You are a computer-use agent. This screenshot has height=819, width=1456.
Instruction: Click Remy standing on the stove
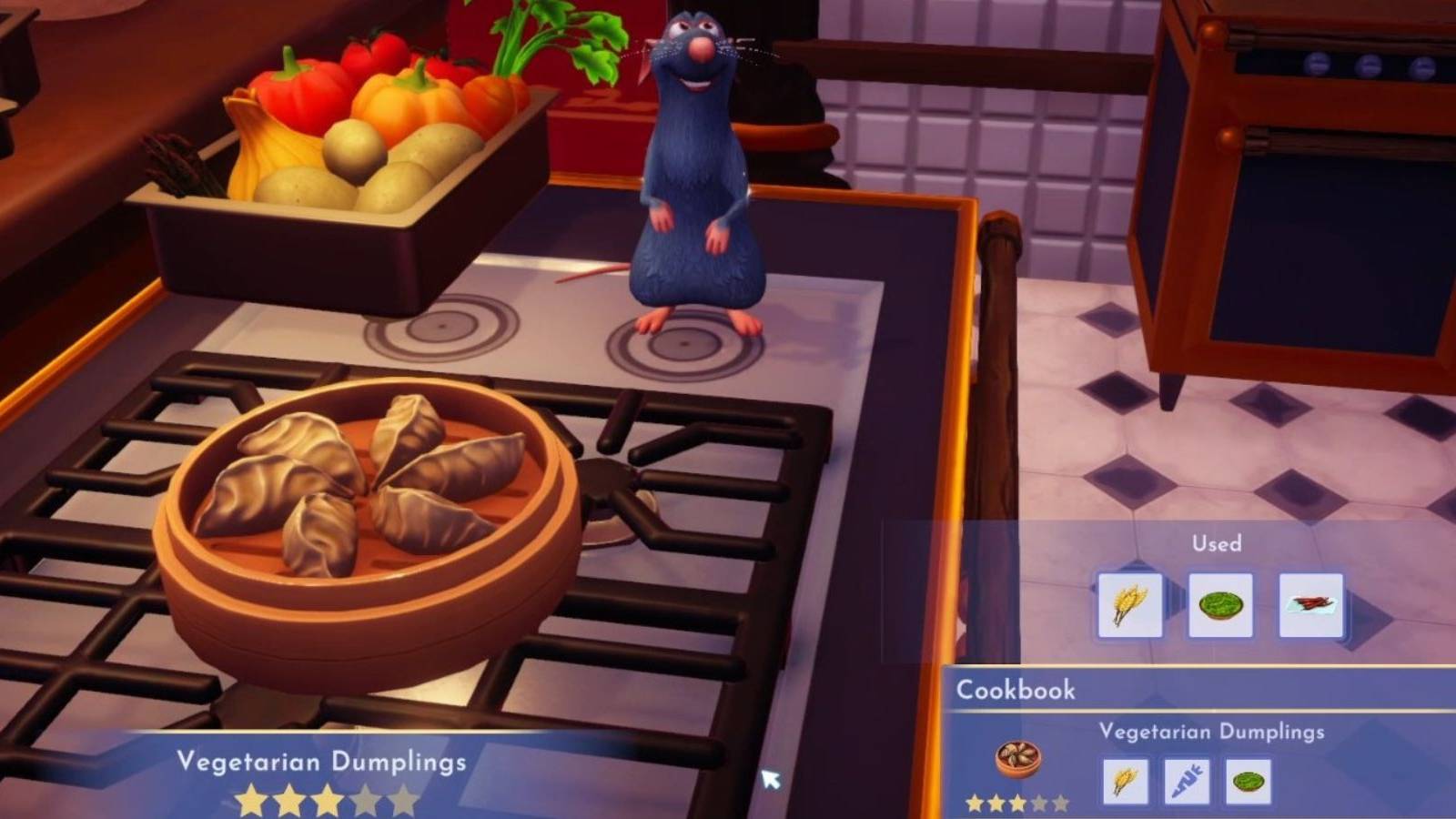click(x=692, y=164)
